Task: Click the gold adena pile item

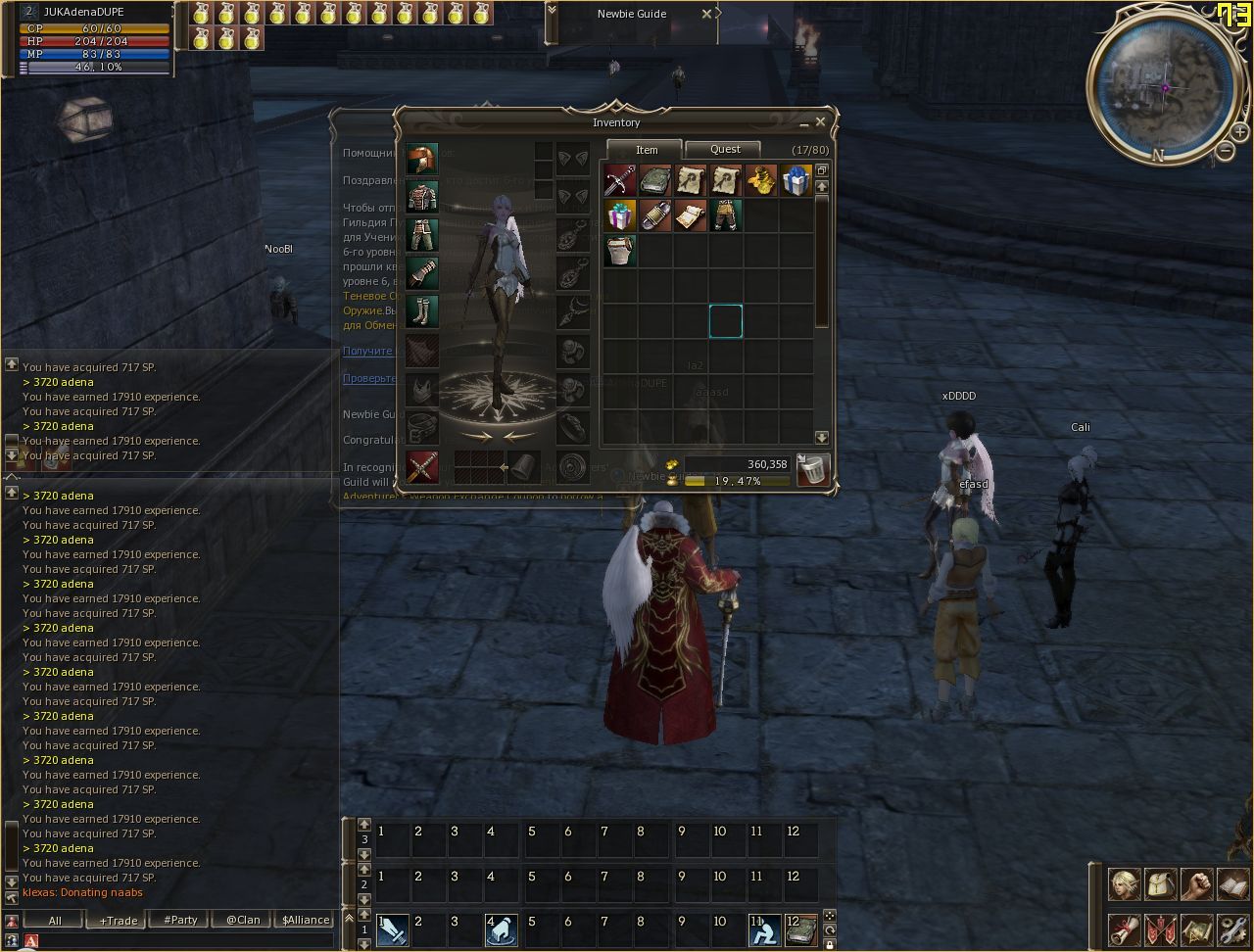Action: tap(760, 180)
